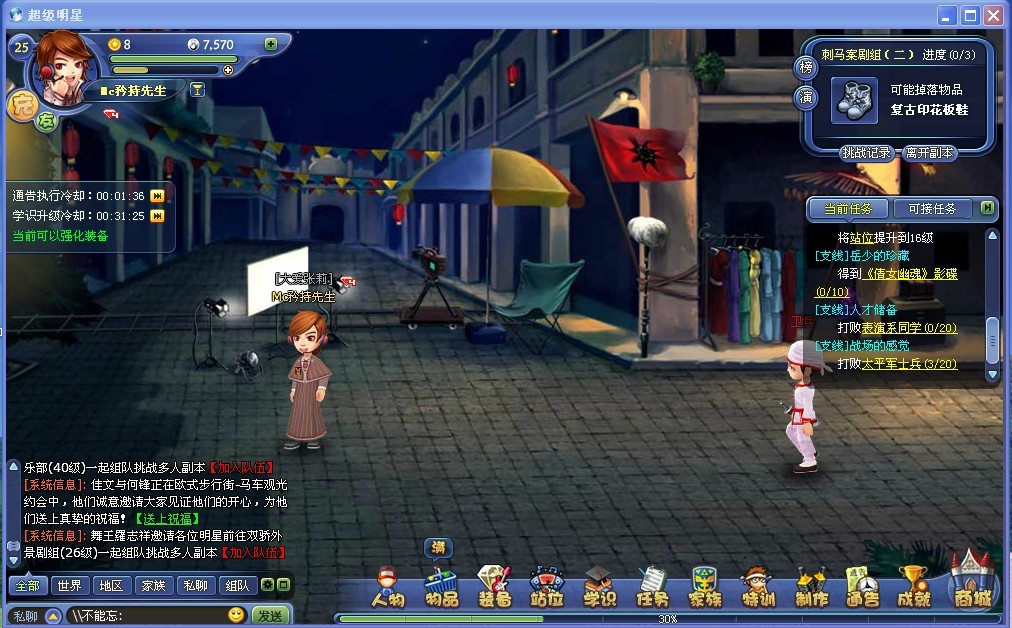Open the 物品 items bag
The image size is (1012, 628).
441,587
